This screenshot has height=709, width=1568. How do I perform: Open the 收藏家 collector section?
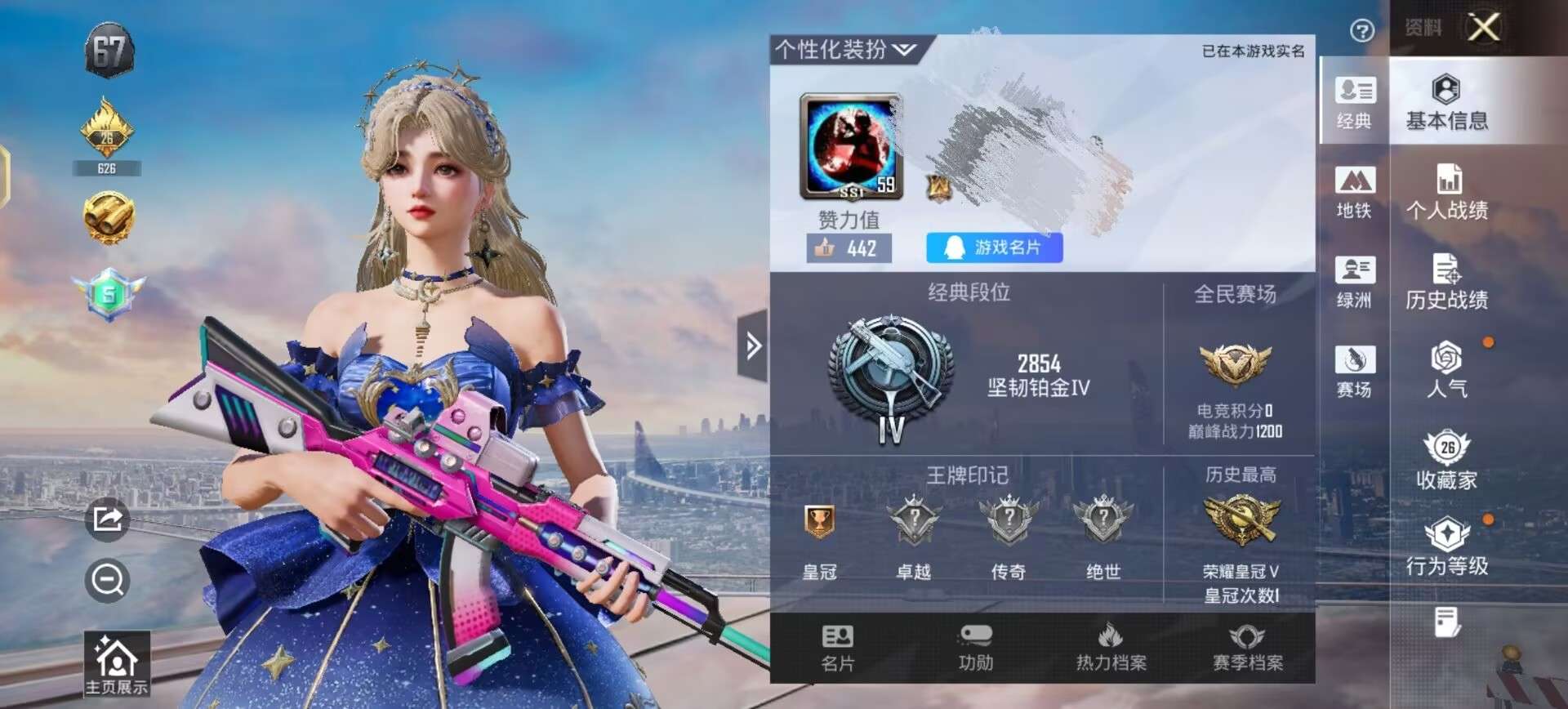[1446, 461]
